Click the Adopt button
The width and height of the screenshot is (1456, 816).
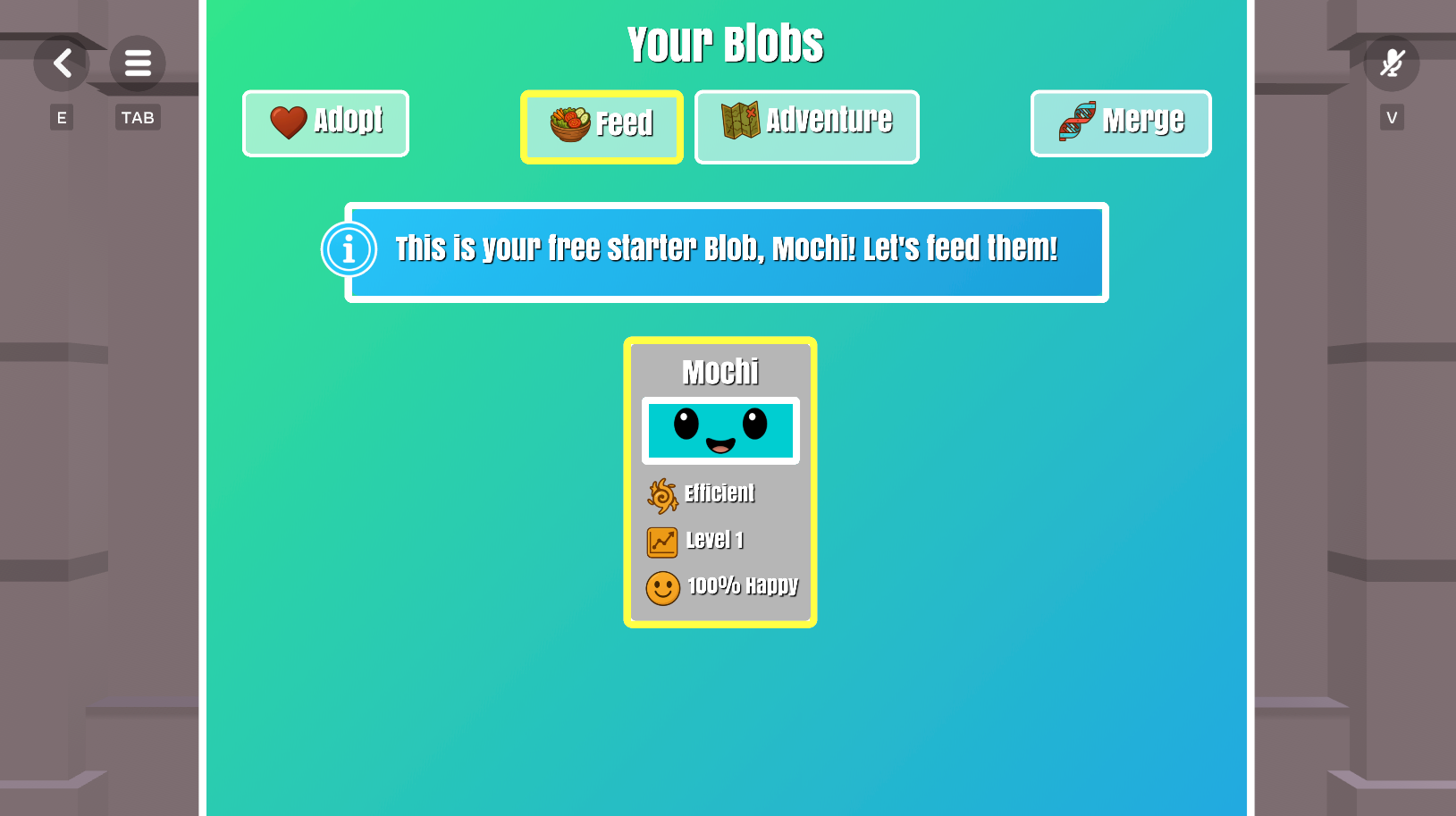[x=325, y=122]
